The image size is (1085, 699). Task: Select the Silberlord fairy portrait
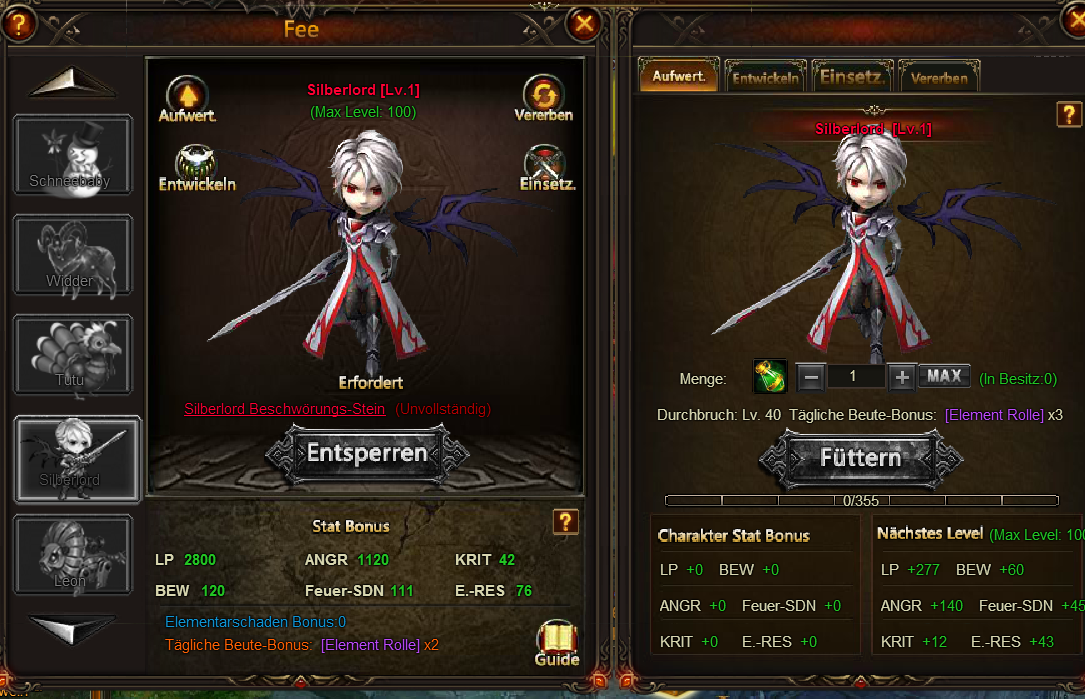pyautogui.click(x=74, y=455)
